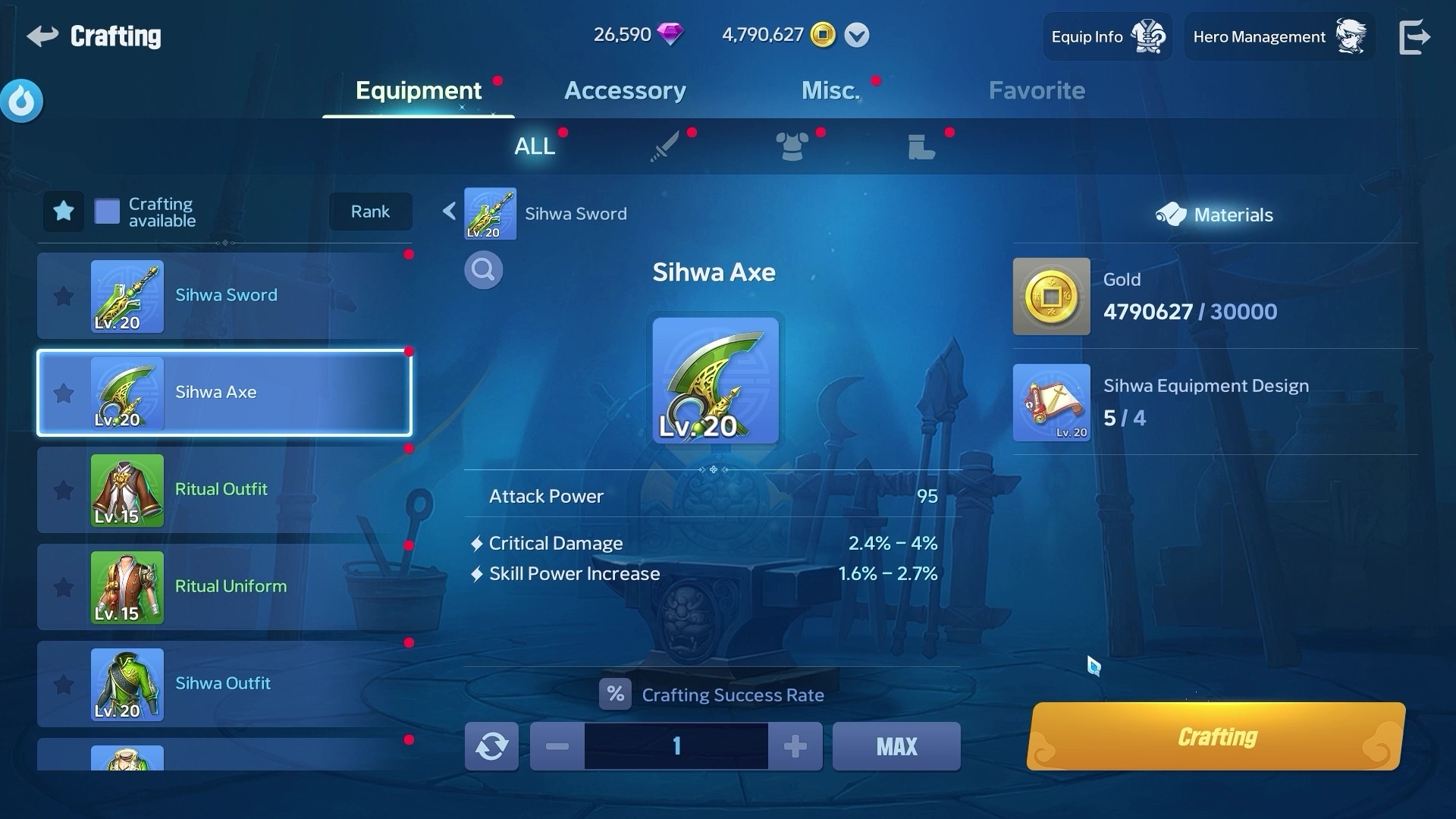Filter equipment by armor shirt icon
1456x819 pixels.
point(792,146)
